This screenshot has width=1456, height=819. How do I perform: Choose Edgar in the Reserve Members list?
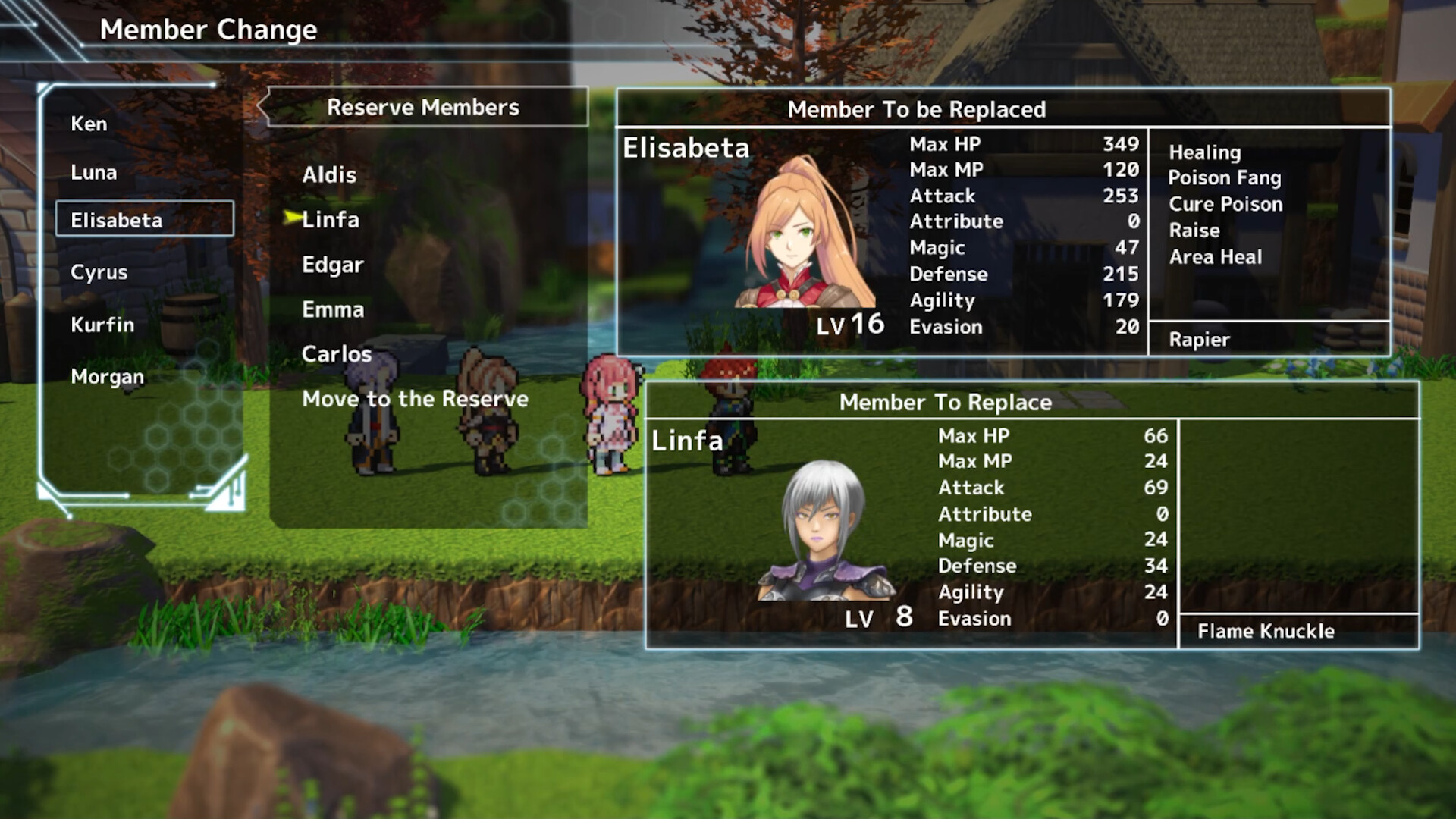(332, 265)
